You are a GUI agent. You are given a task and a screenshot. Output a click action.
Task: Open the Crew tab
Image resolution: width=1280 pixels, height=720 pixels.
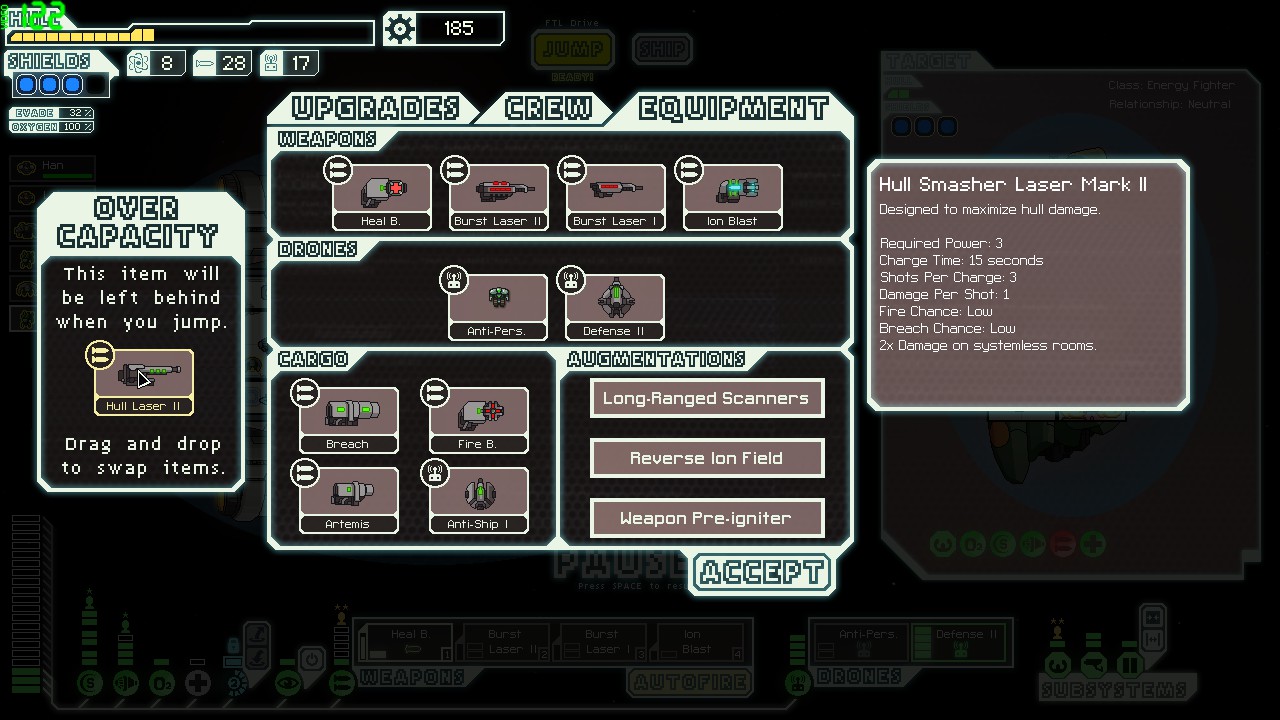point(548,108)
